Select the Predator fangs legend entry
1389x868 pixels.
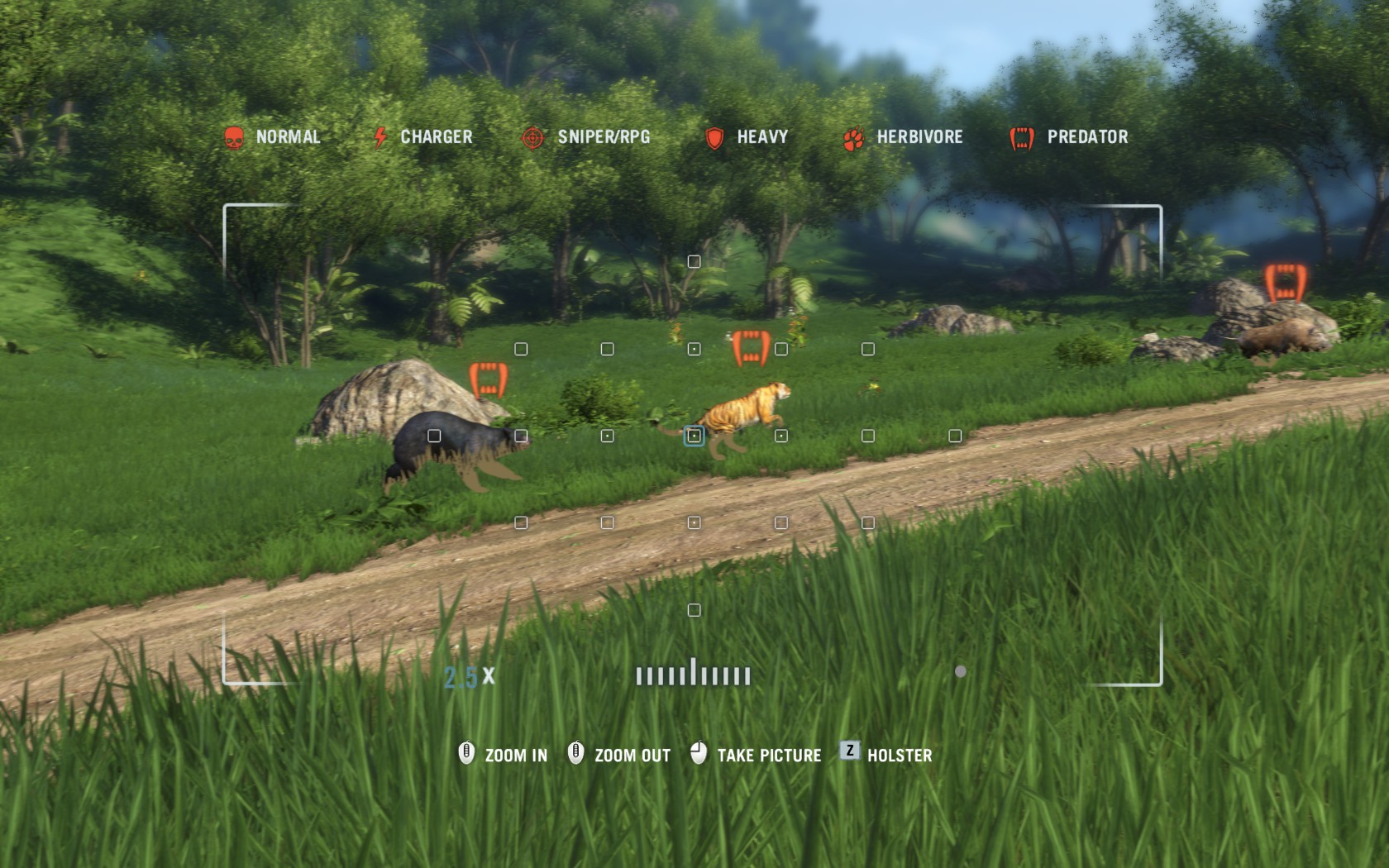[1069, 137]
